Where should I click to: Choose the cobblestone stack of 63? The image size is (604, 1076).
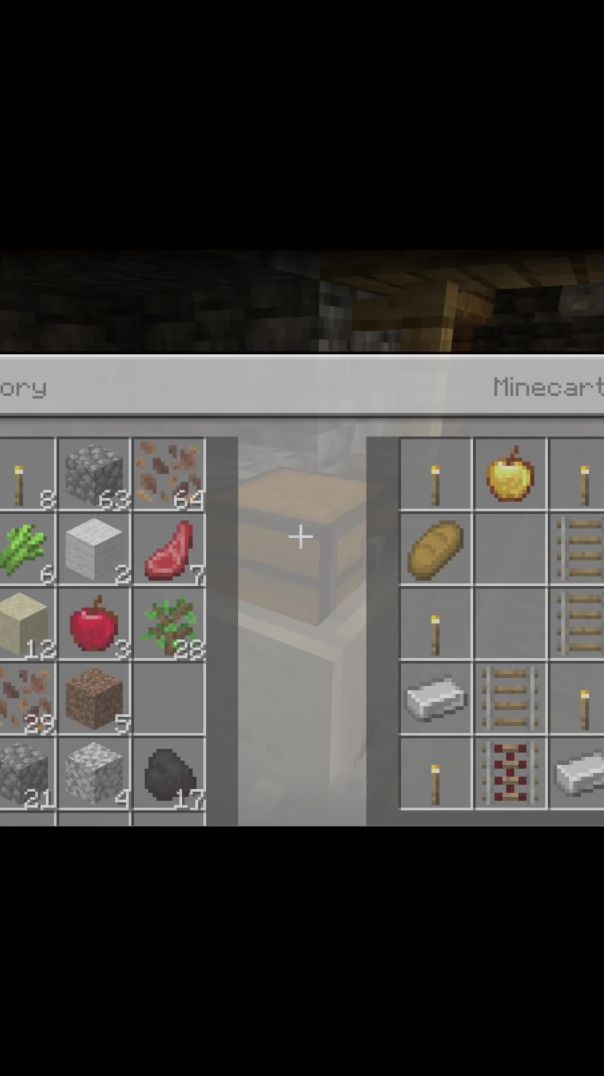[x=94, y=474]
